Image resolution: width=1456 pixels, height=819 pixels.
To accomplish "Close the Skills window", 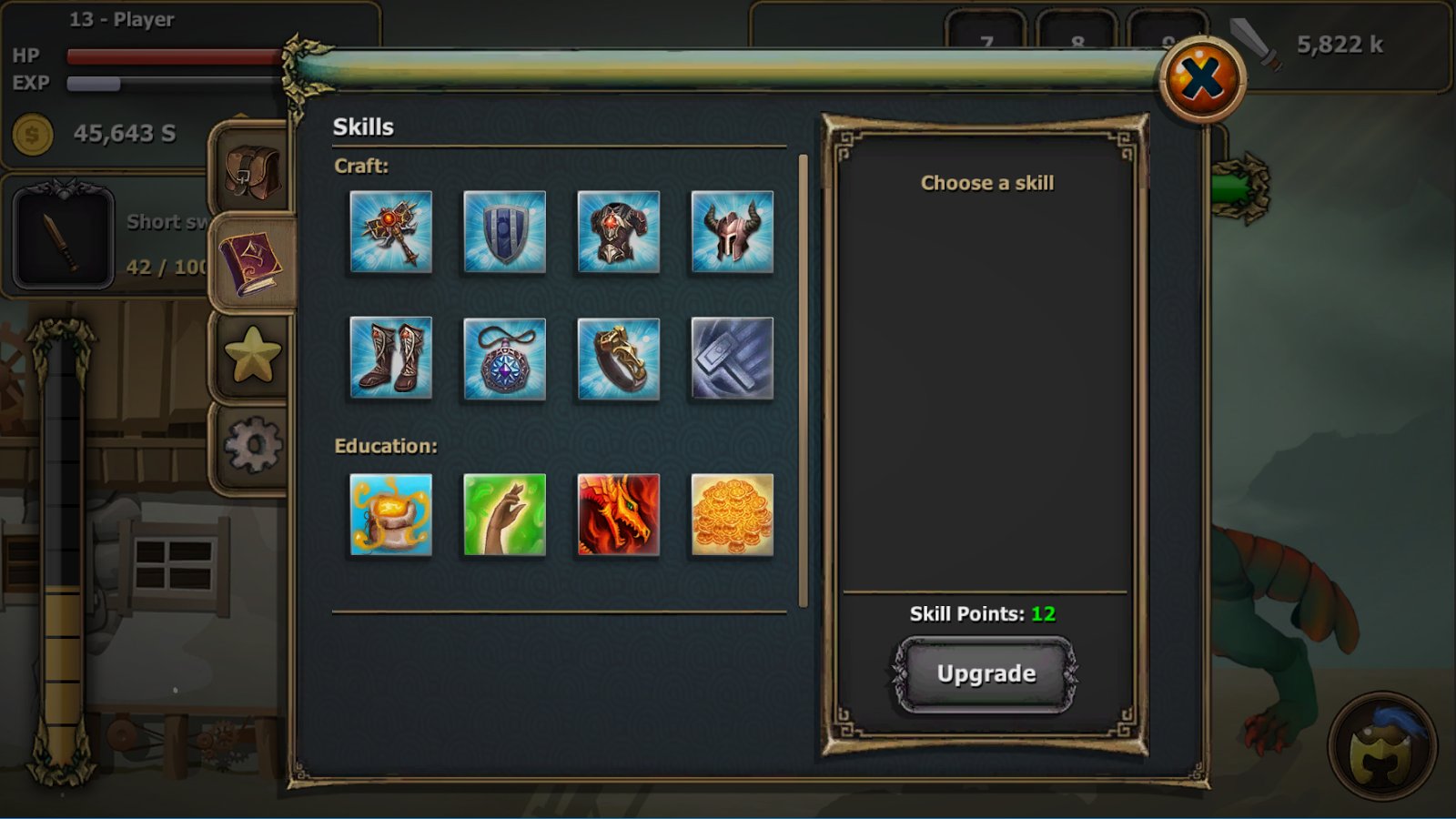I will 1202,79.
